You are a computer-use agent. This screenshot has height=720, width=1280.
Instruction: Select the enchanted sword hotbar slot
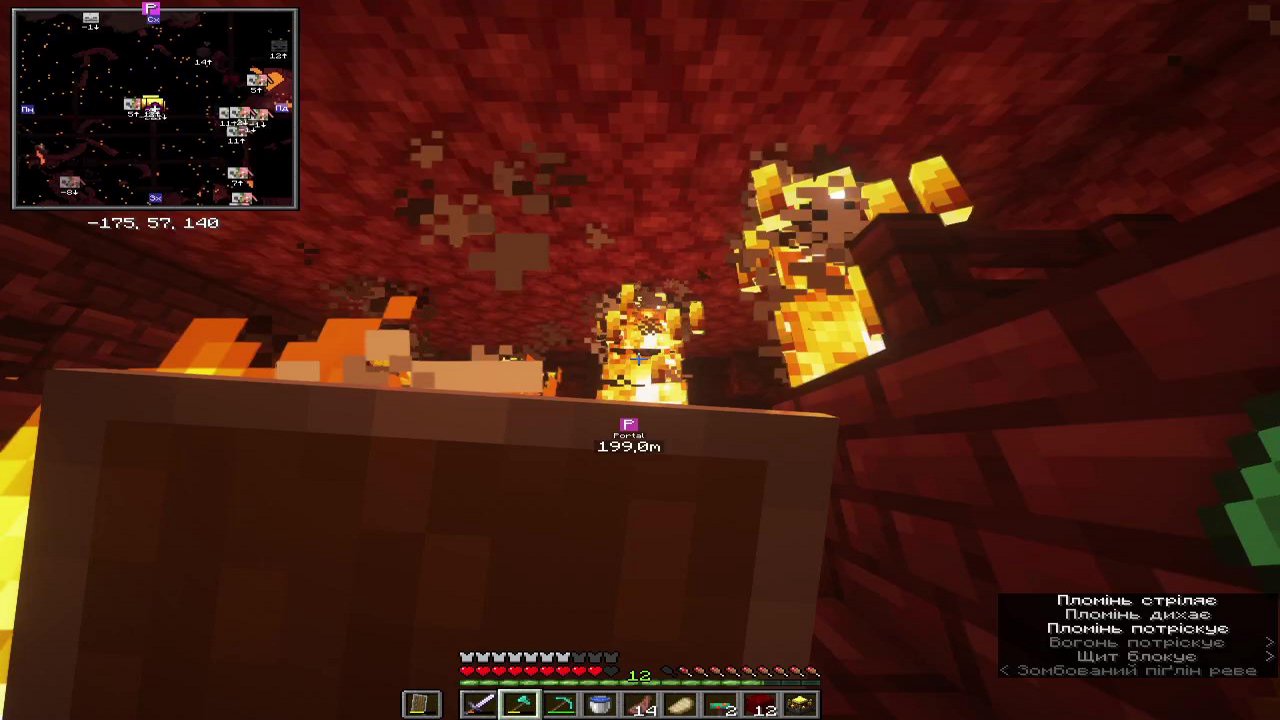coord(479,704)
